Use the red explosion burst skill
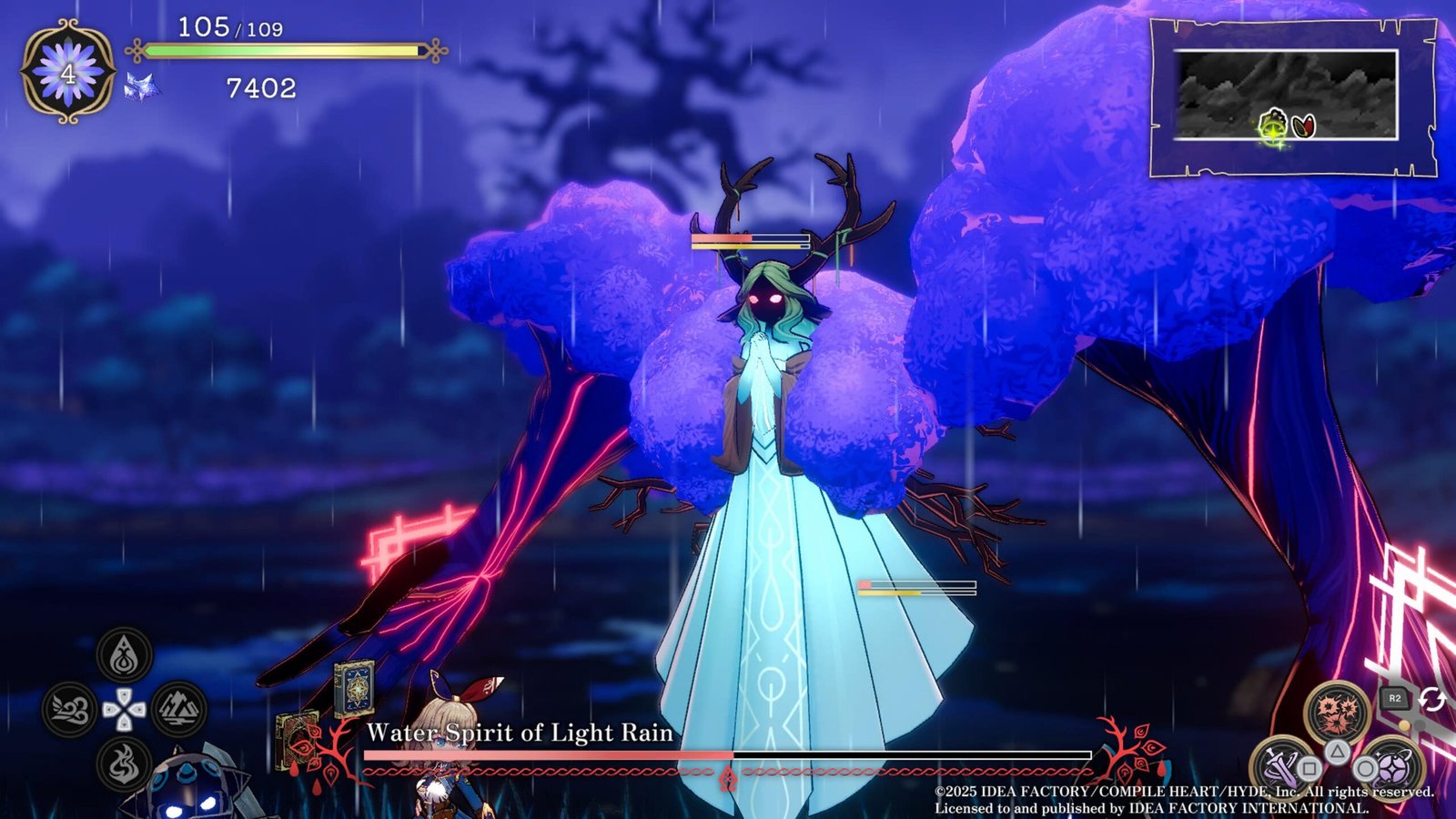Image resolution: width=1456 pixels, height=819 pixels. (x=1337, y=711)
